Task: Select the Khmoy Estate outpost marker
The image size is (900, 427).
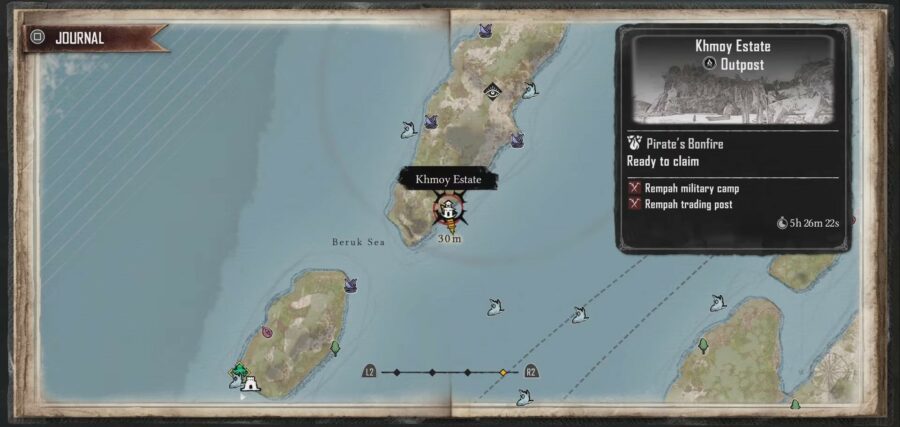Action: coord(449,210)
